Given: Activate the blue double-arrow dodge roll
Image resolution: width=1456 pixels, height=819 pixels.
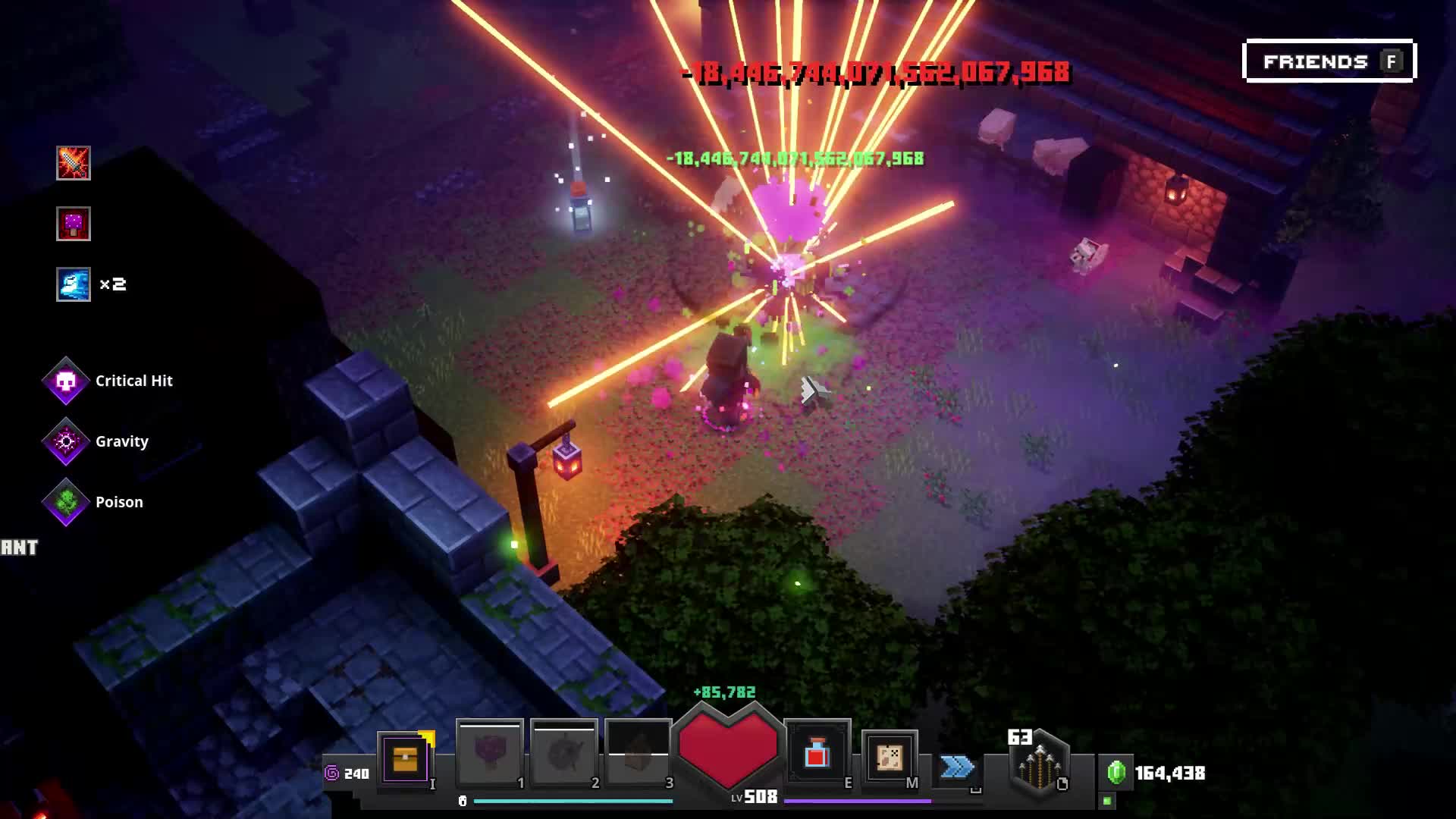Looking at the screenshot, I should tap(957, 767).
